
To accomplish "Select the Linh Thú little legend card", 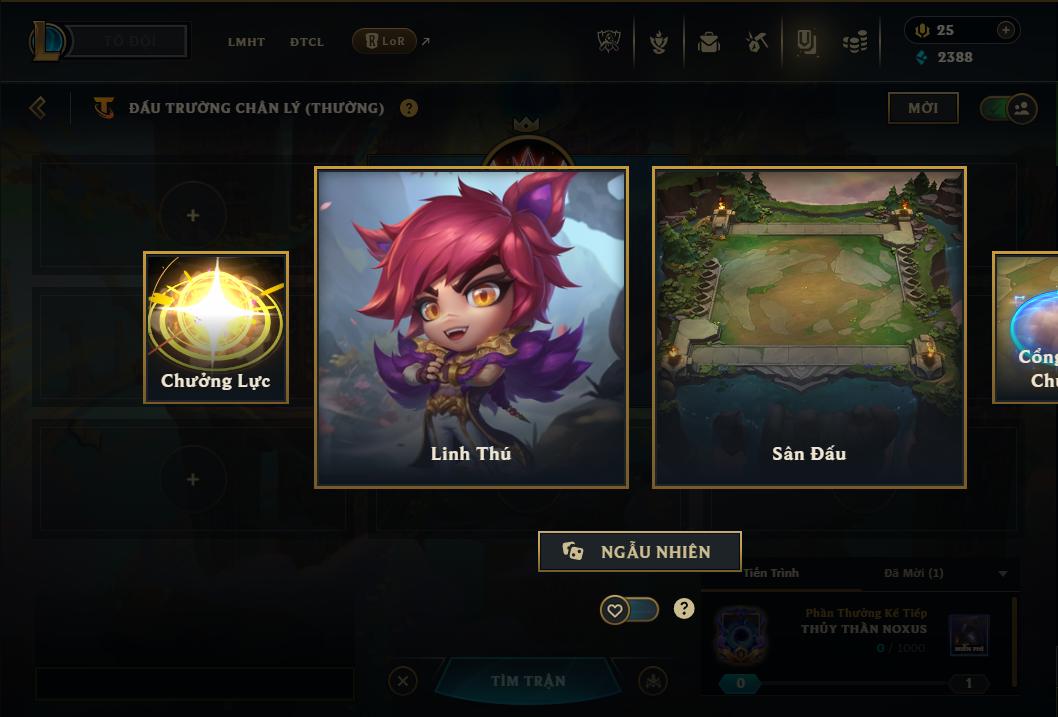I will point(471,327).
